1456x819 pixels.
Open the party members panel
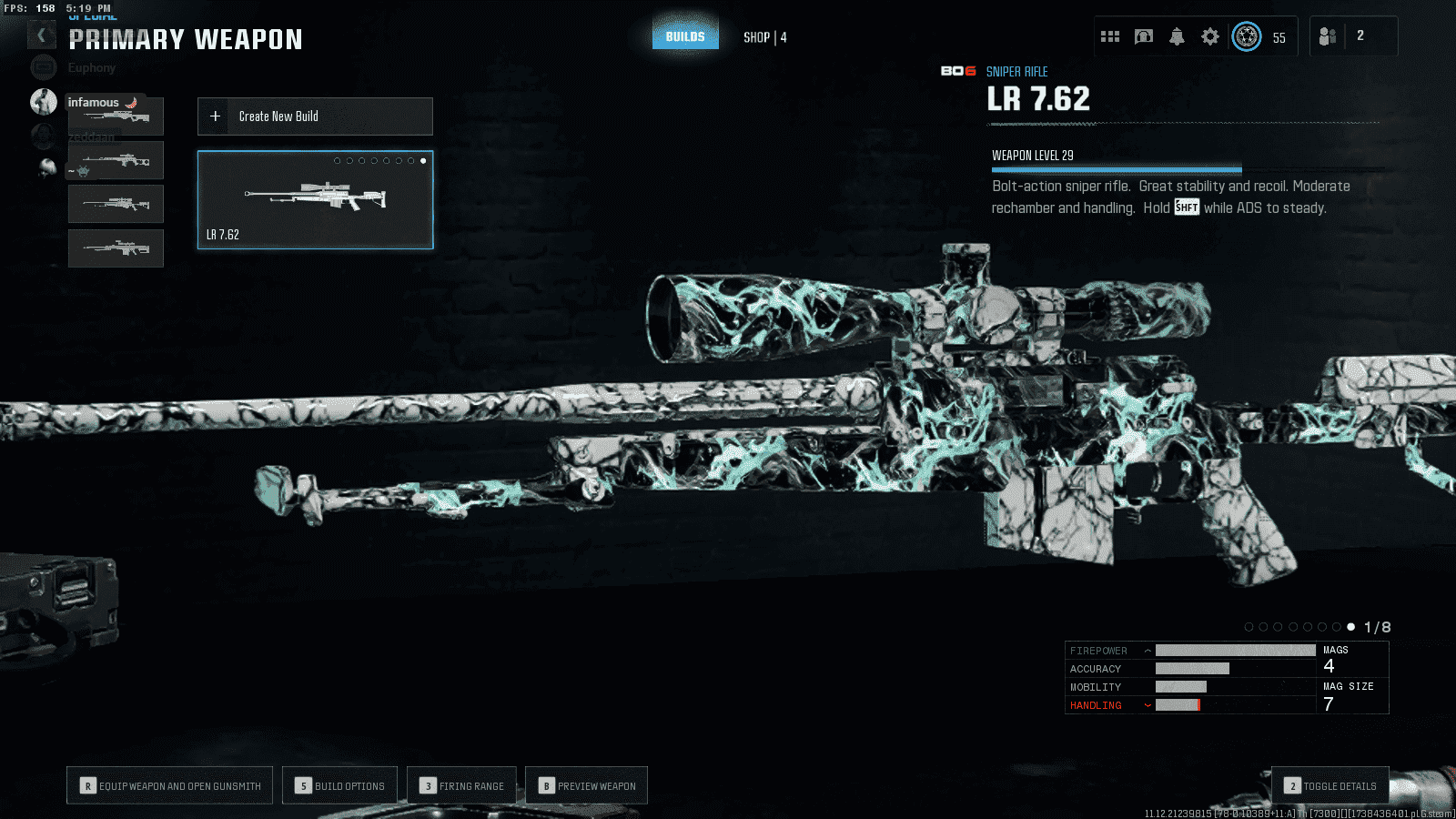coord(1352,36)
